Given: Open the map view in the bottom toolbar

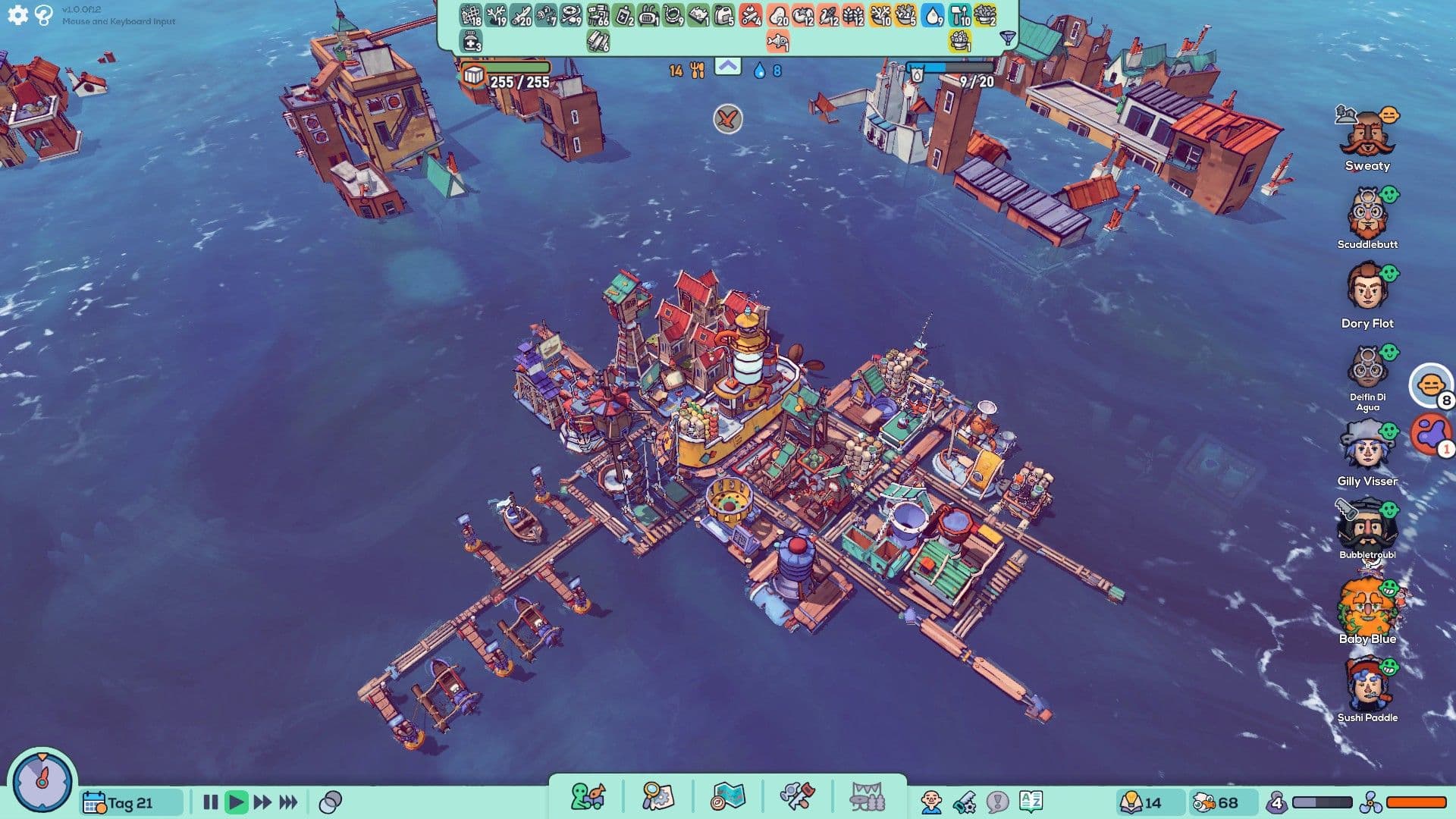Looking at the screenshot, I should pyautogui.click(x=728, y=795).
